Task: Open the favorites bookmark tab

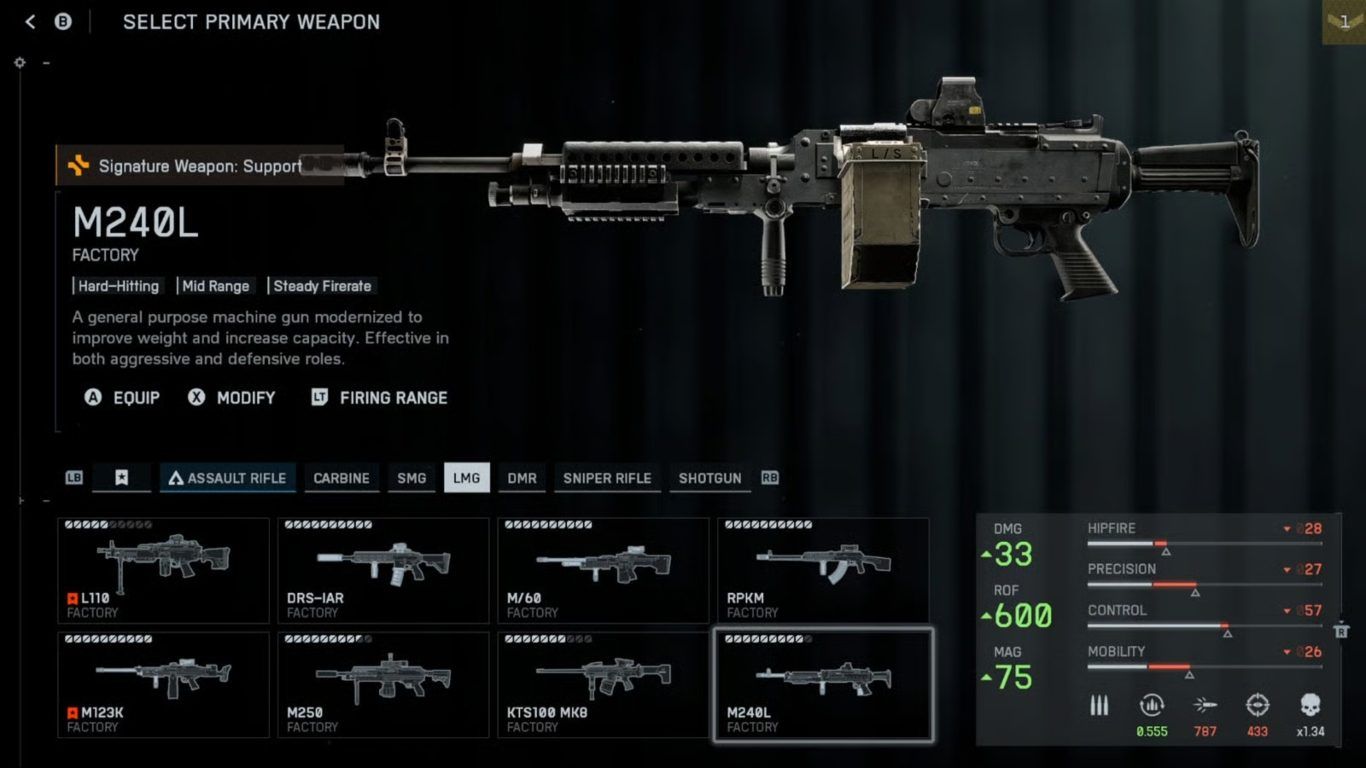Action: (121, 478)
